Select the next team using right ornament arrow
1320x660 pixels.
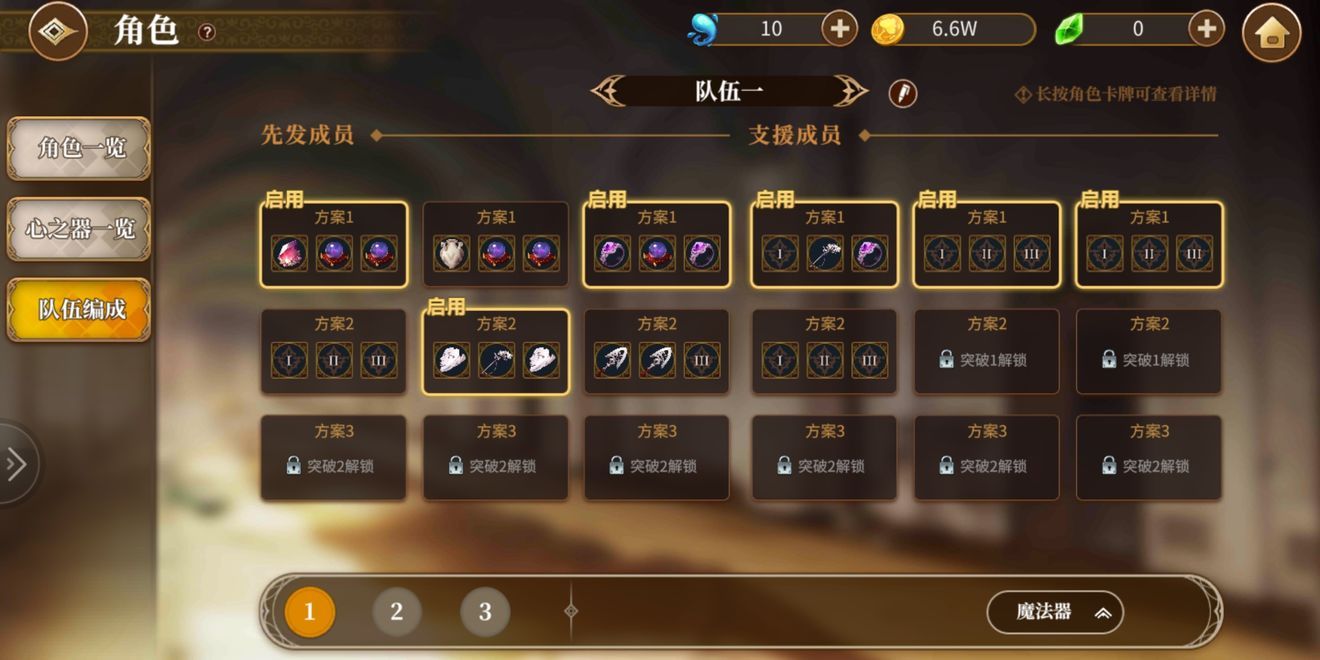pyautogui.click(x=852, y=92)
